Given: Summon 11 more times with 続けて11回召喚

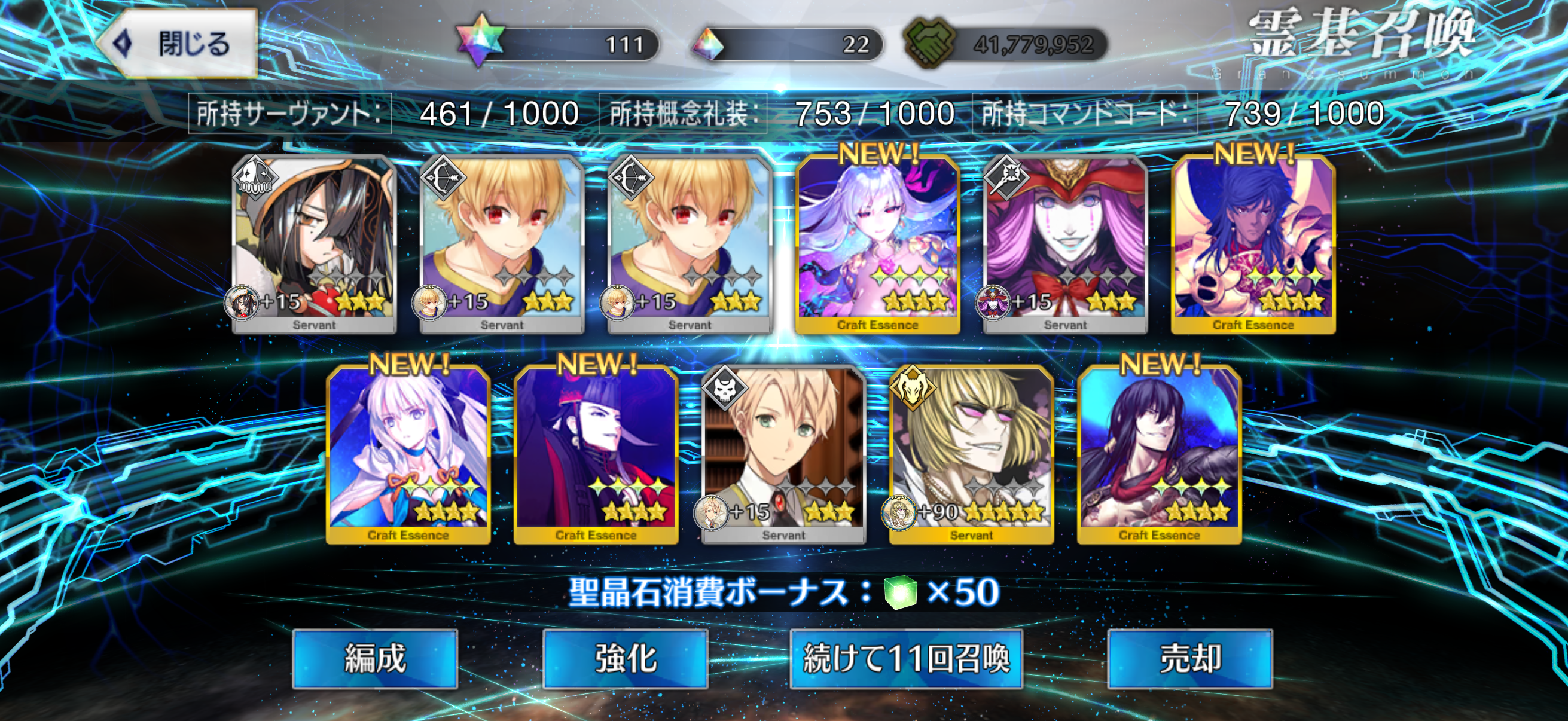Looking at the screenshot, I should tap(906, 658).
